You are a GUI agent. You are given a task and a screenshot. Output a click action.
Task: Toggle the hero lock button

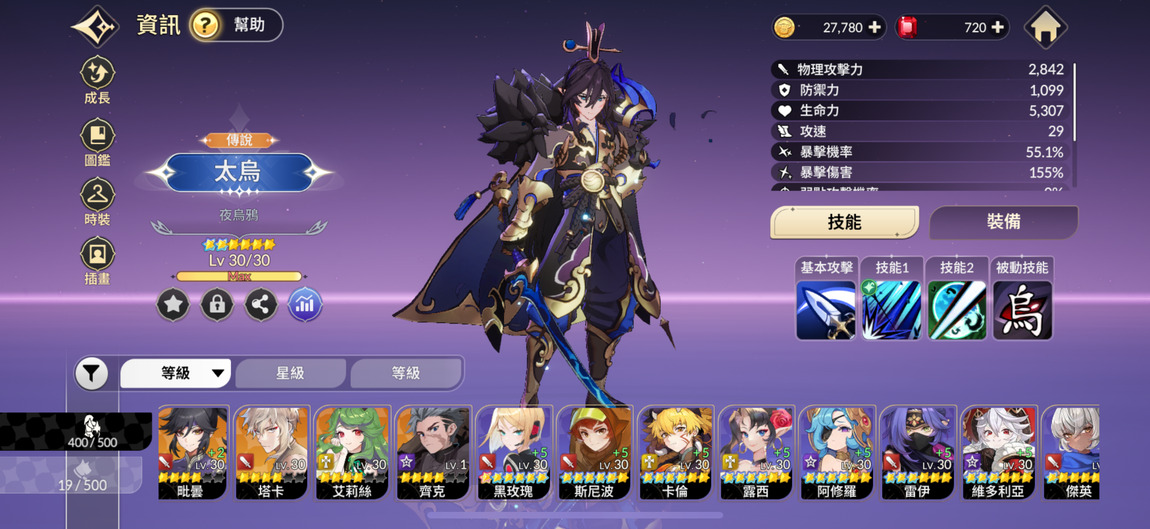click(x=217, y=305)
